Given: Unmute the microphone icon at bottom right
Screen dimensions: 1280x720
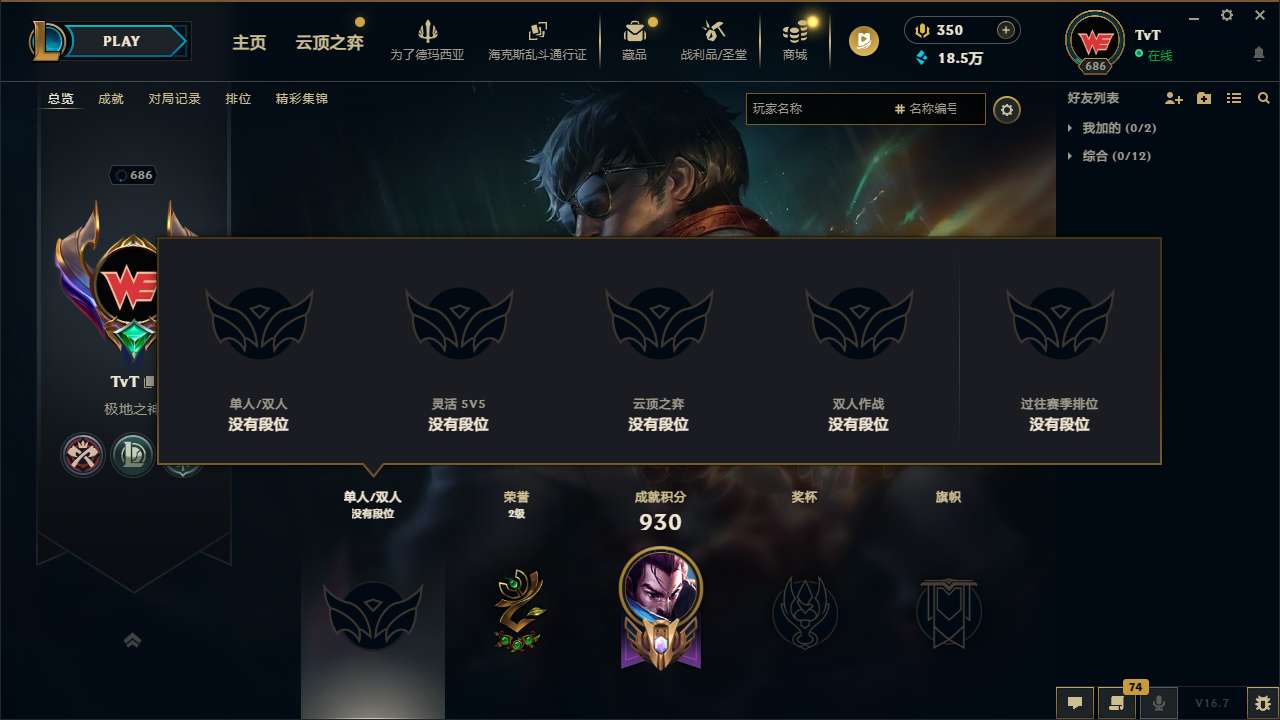Looking at the screenshot, I should pyautogui.click(x=1158, y=704).
